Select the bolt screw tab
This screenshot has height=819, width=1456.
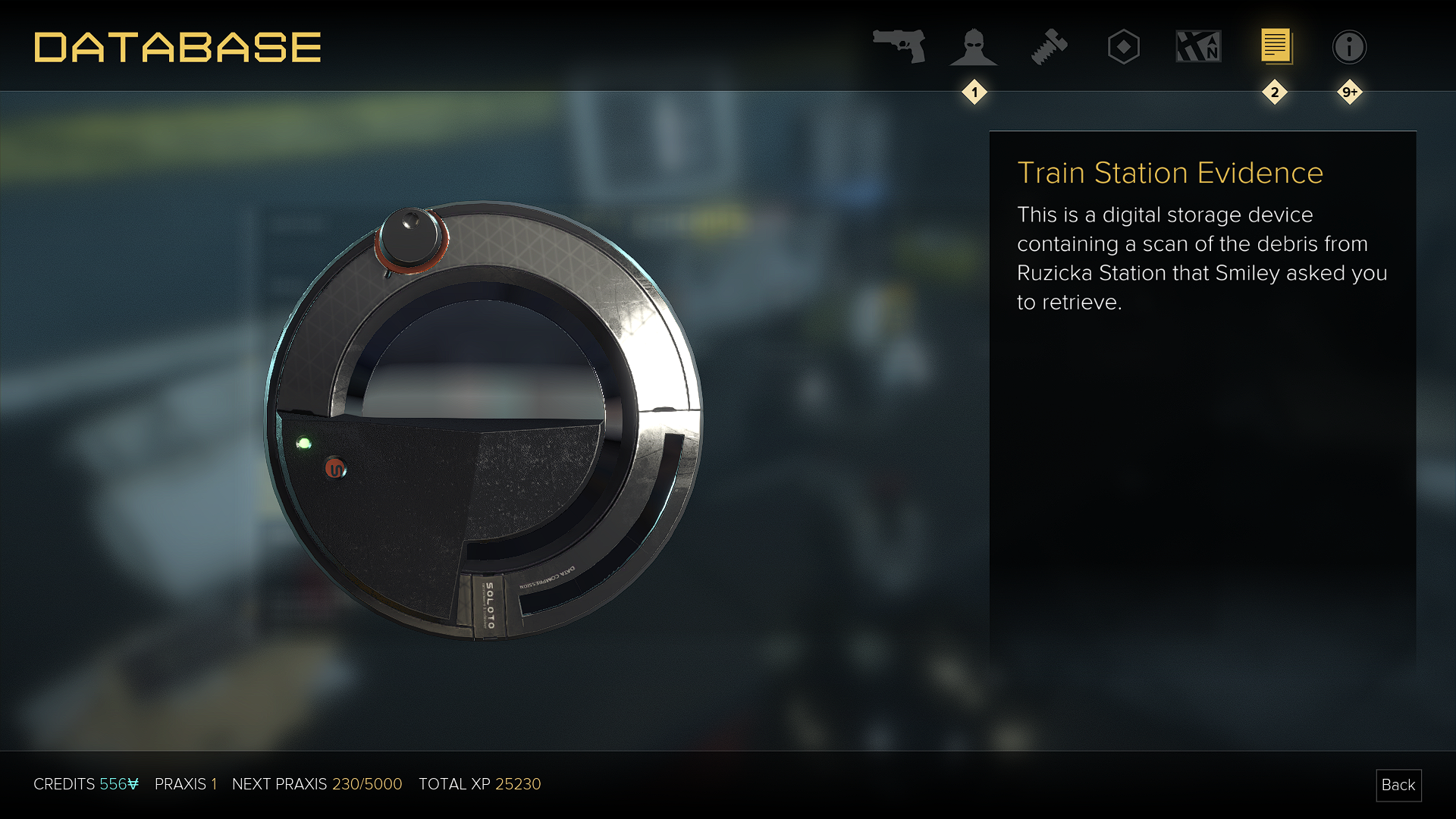(x=1049, y=47)
